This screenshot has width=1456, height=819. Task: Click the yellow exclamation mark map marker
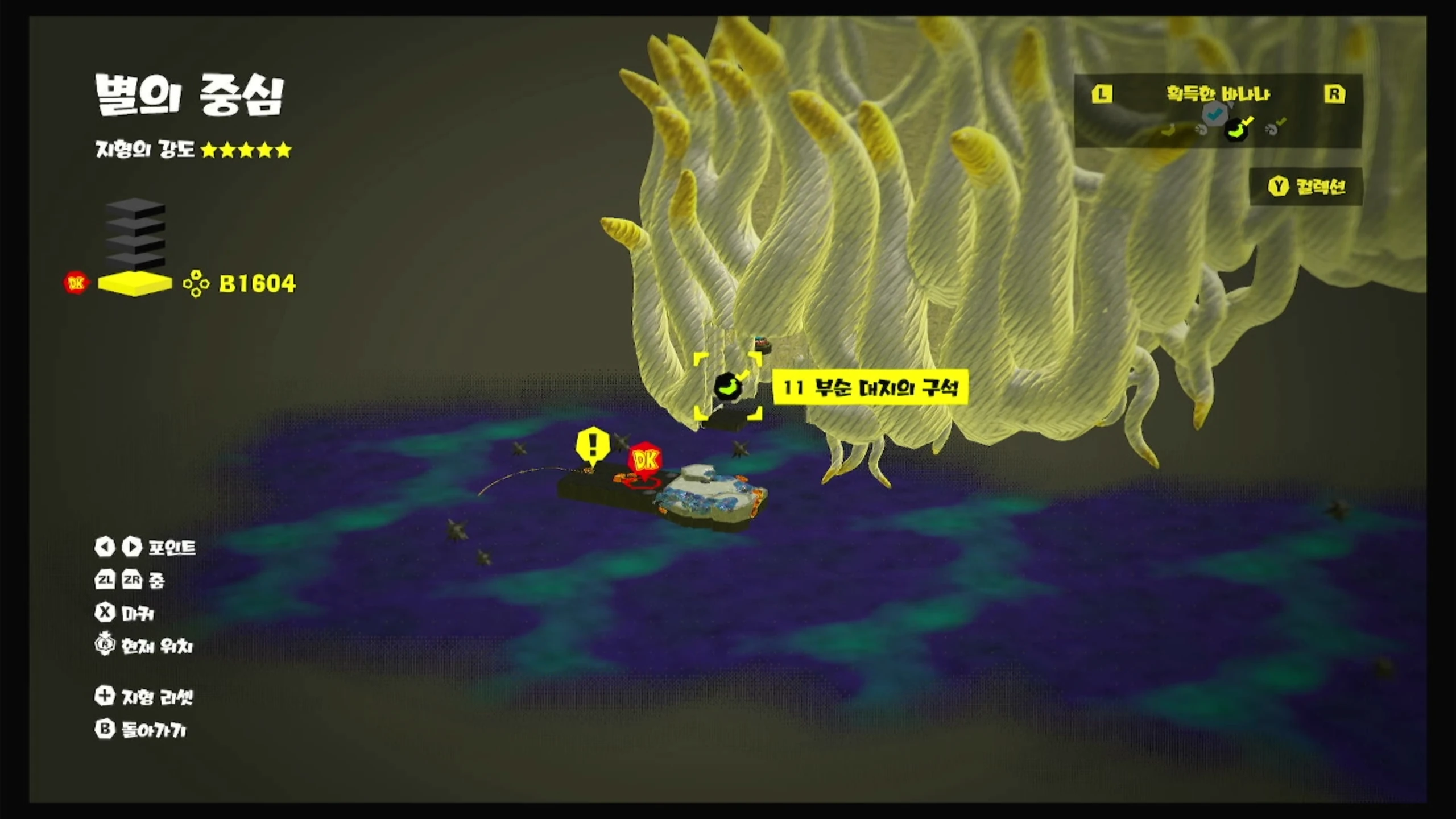click(x=593, y=445)
